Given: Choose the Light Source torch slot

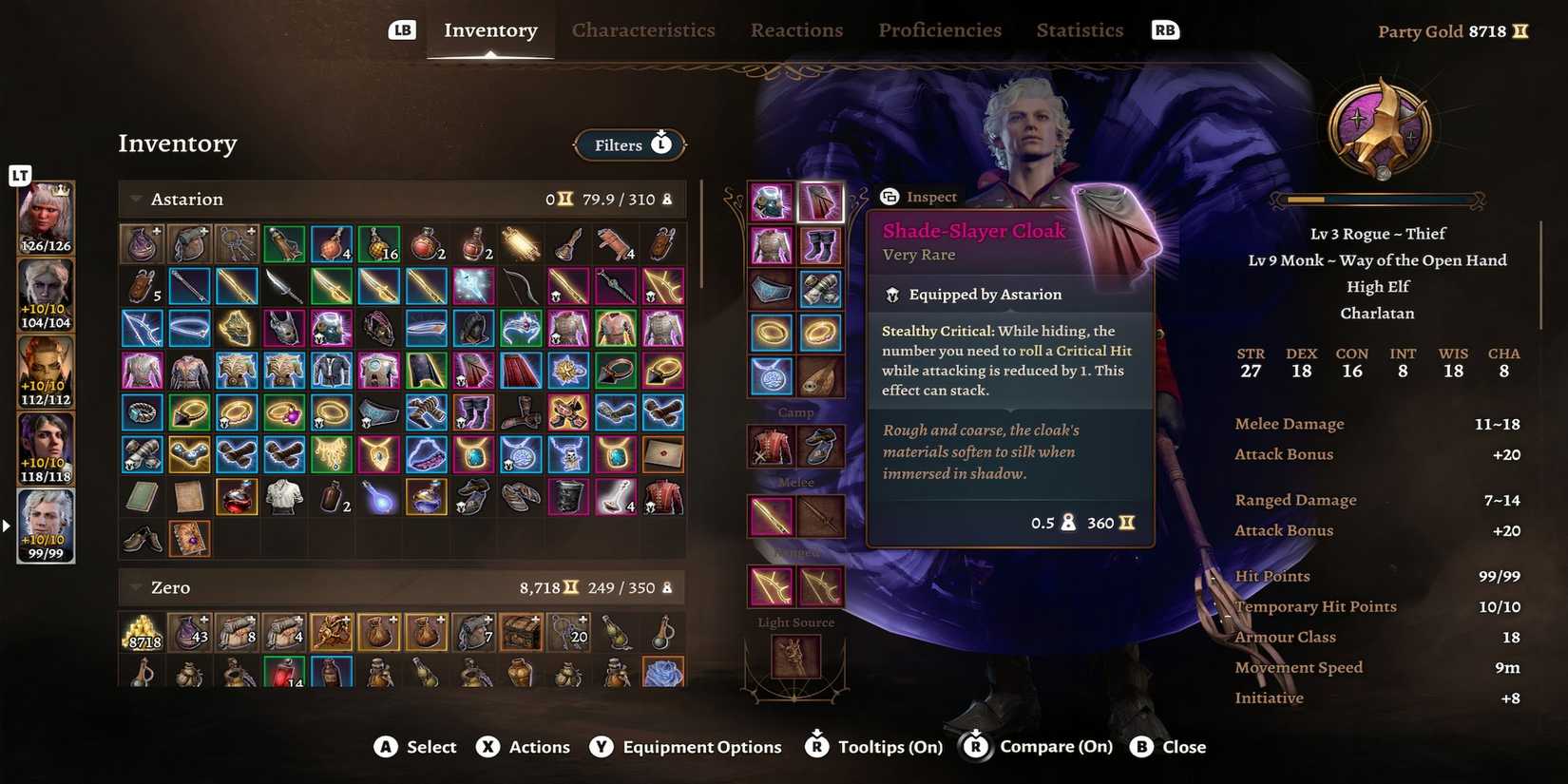Looking at the screenshot, I should click(x=795, y=657).
